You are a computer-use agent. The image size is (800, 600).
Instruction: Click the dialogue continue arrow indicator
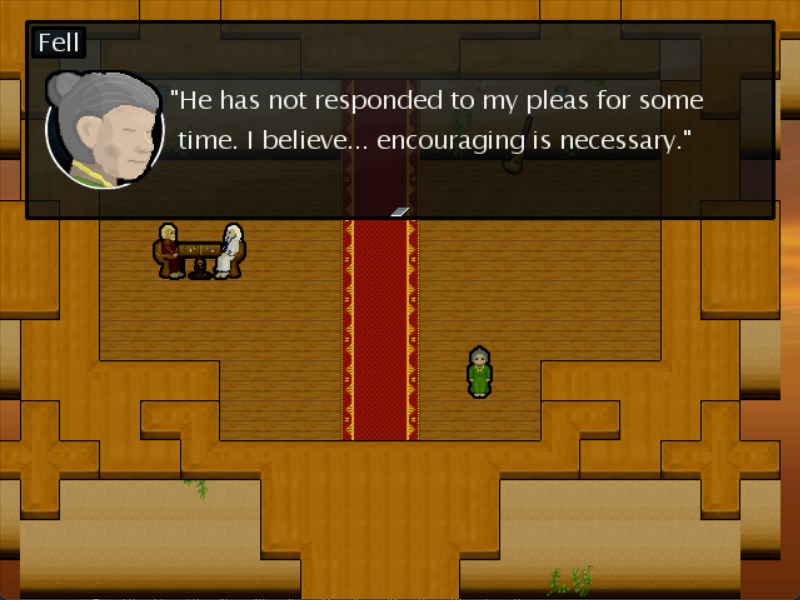point(399,211)
